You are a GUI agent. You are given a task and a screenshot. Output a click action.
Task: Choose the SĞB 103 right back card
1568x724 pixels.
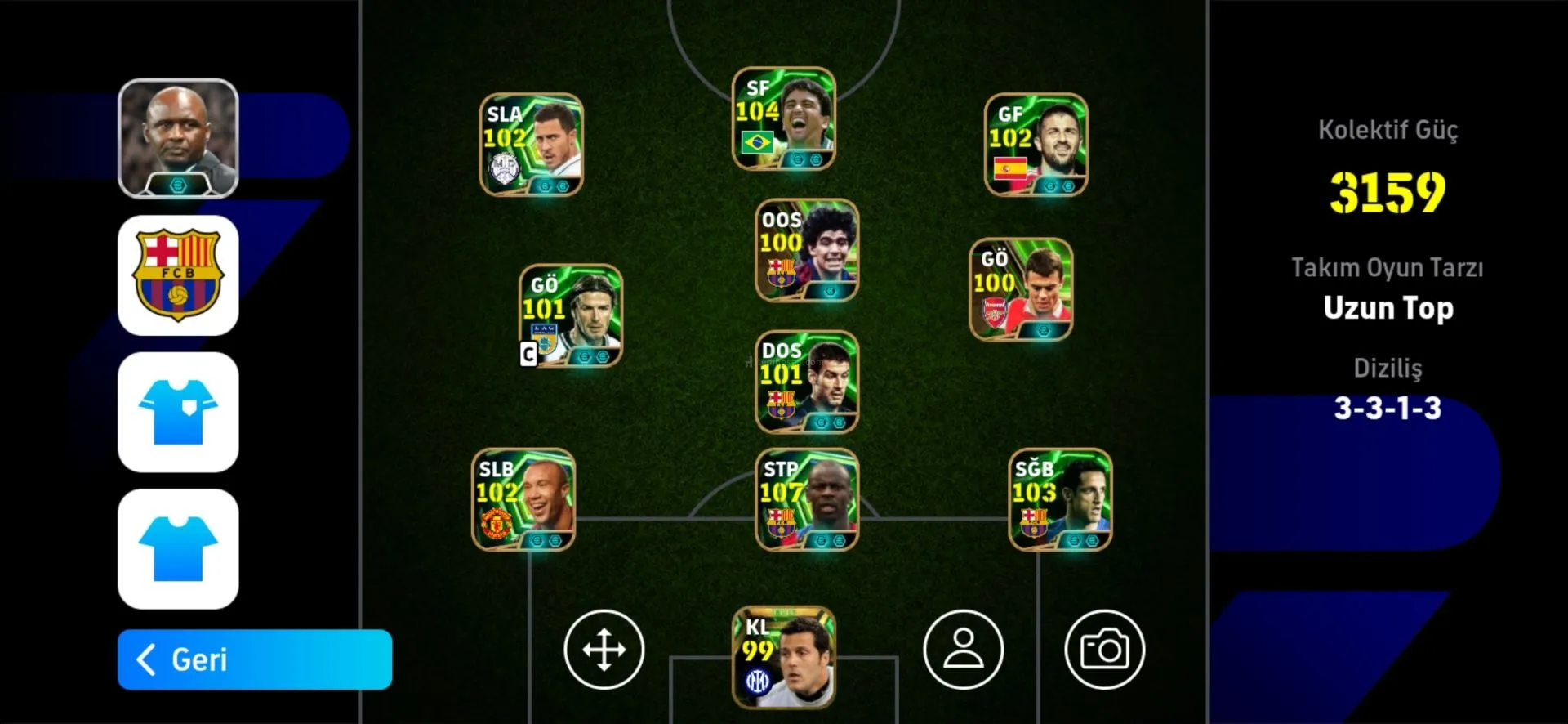[x=1060, y=499]
